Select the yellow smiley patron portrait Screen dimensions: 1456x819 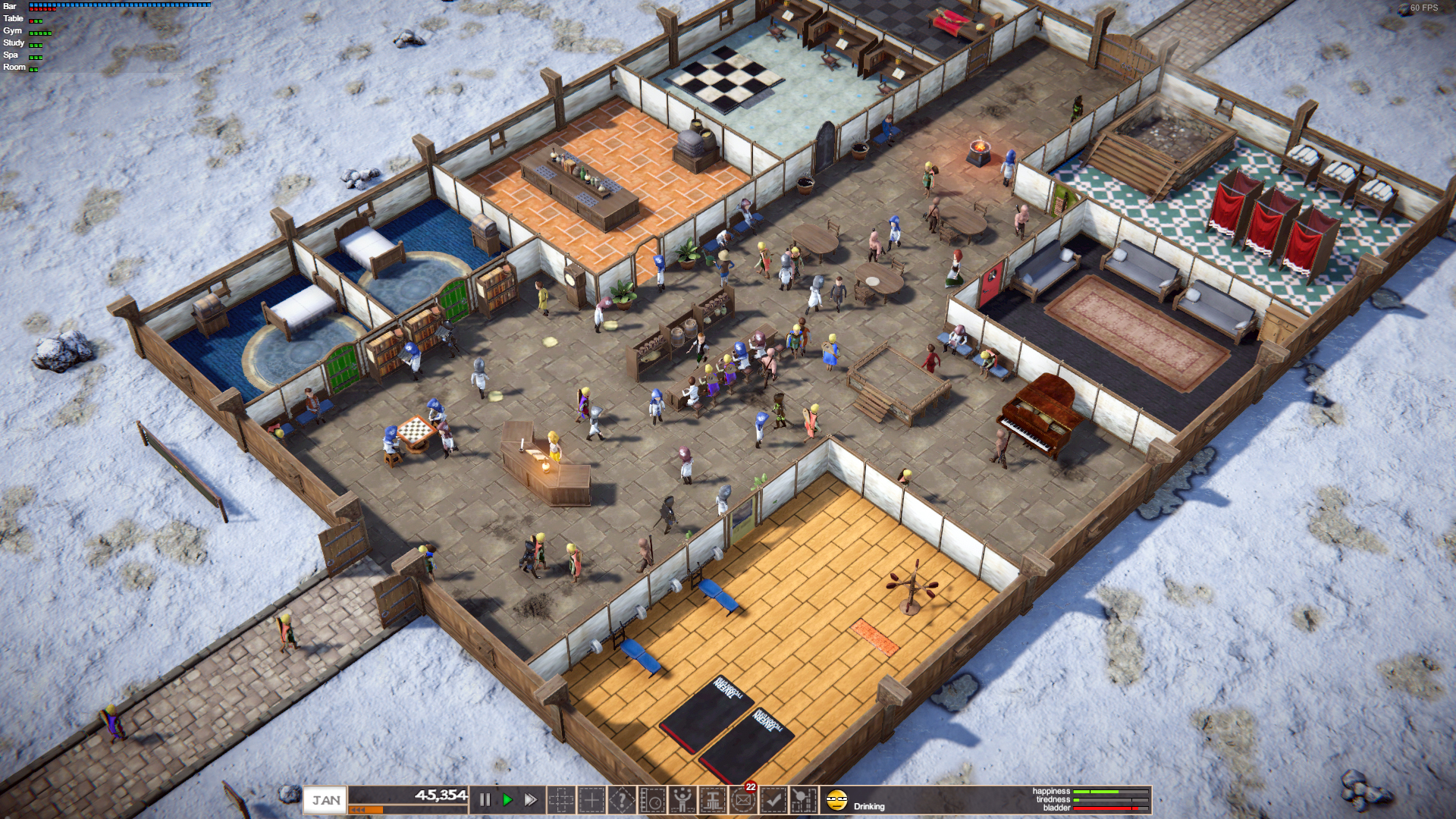tap(836, 800)
